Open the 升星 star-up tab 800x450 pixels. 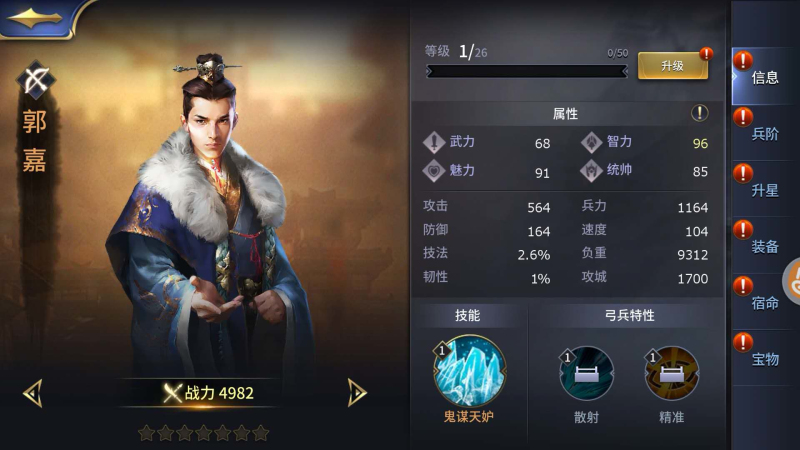[764, 190]
